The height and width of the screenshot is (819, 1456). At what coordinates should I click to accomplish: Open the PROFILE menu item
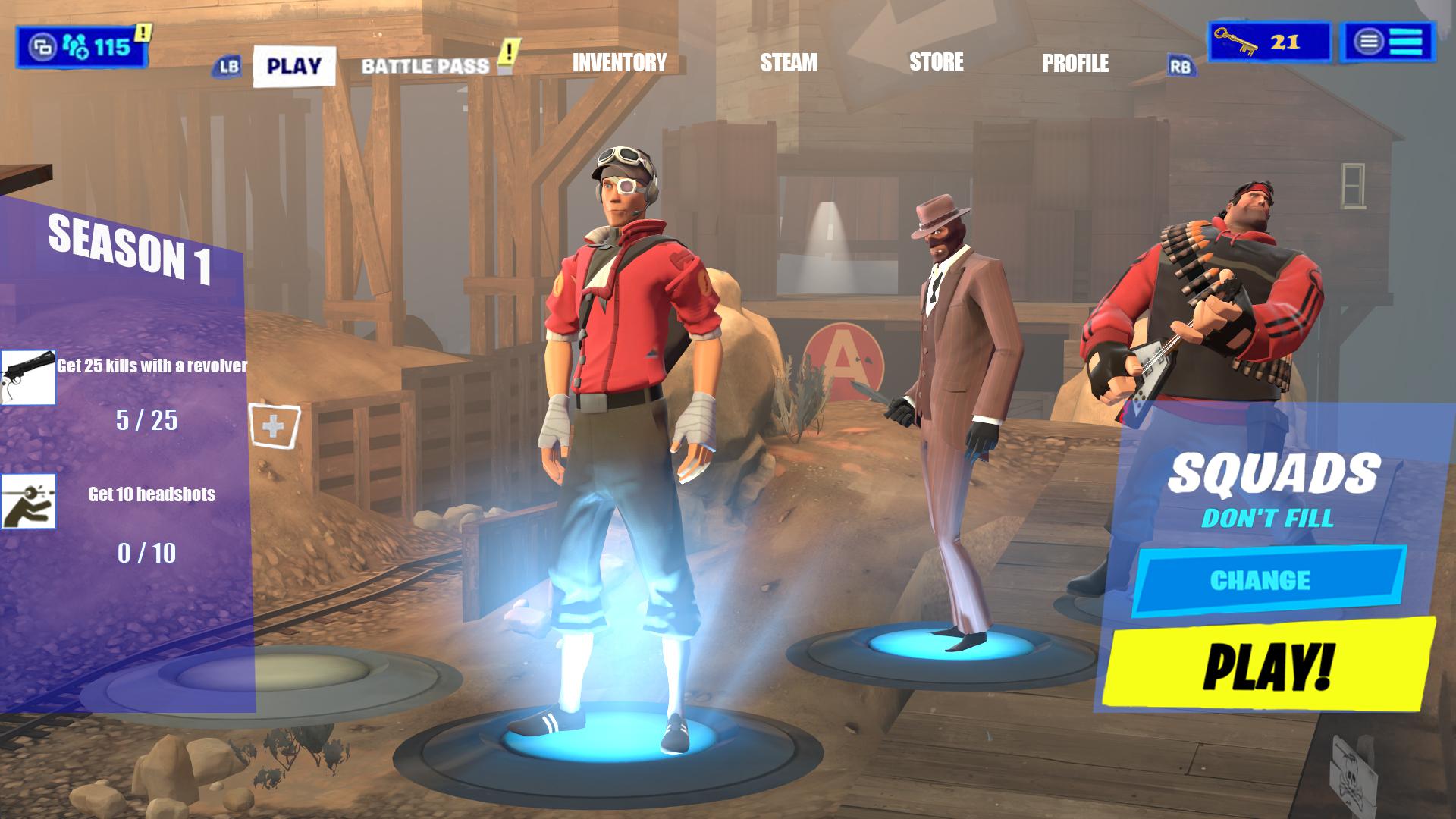point(1076,64)
